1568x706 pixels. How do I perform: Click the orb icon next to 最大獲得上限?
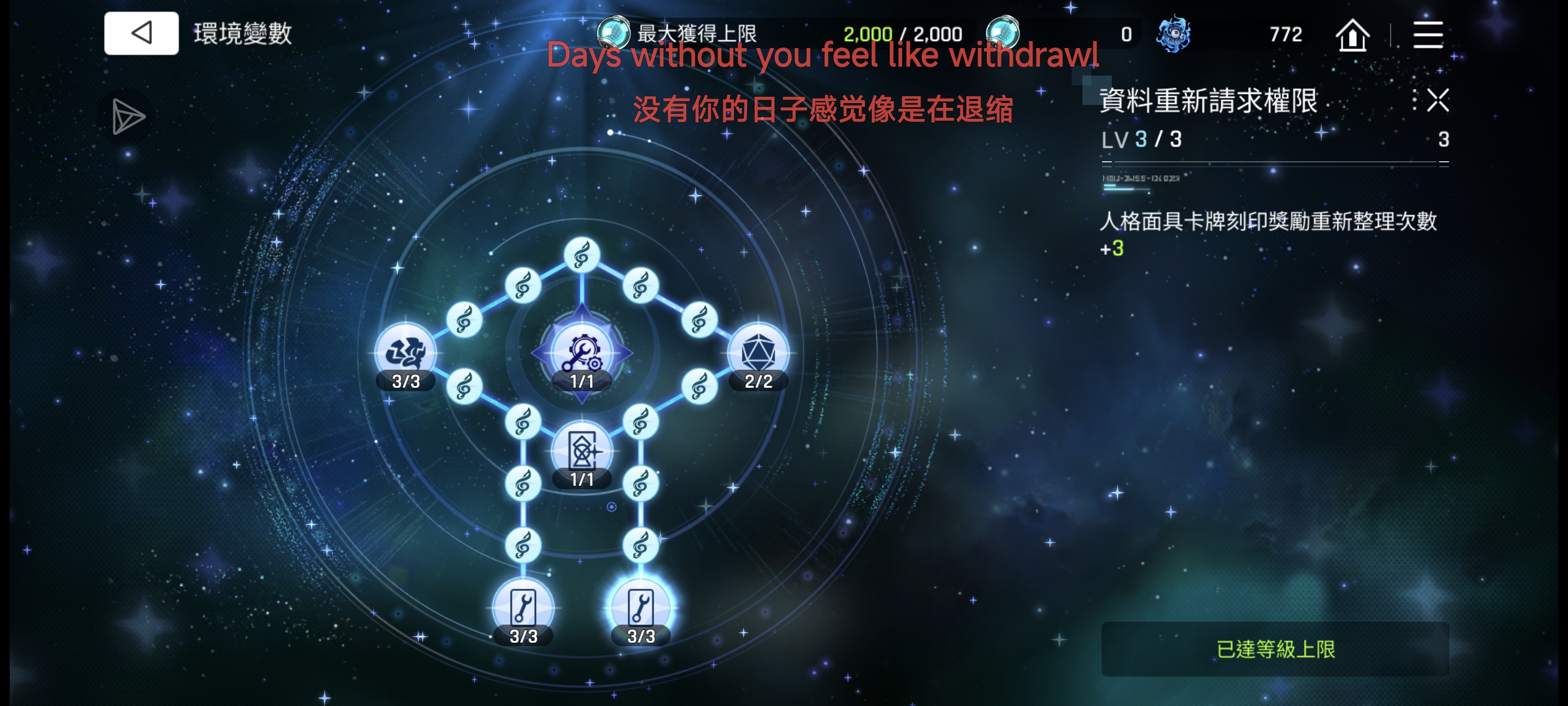(x=613, y=33)
